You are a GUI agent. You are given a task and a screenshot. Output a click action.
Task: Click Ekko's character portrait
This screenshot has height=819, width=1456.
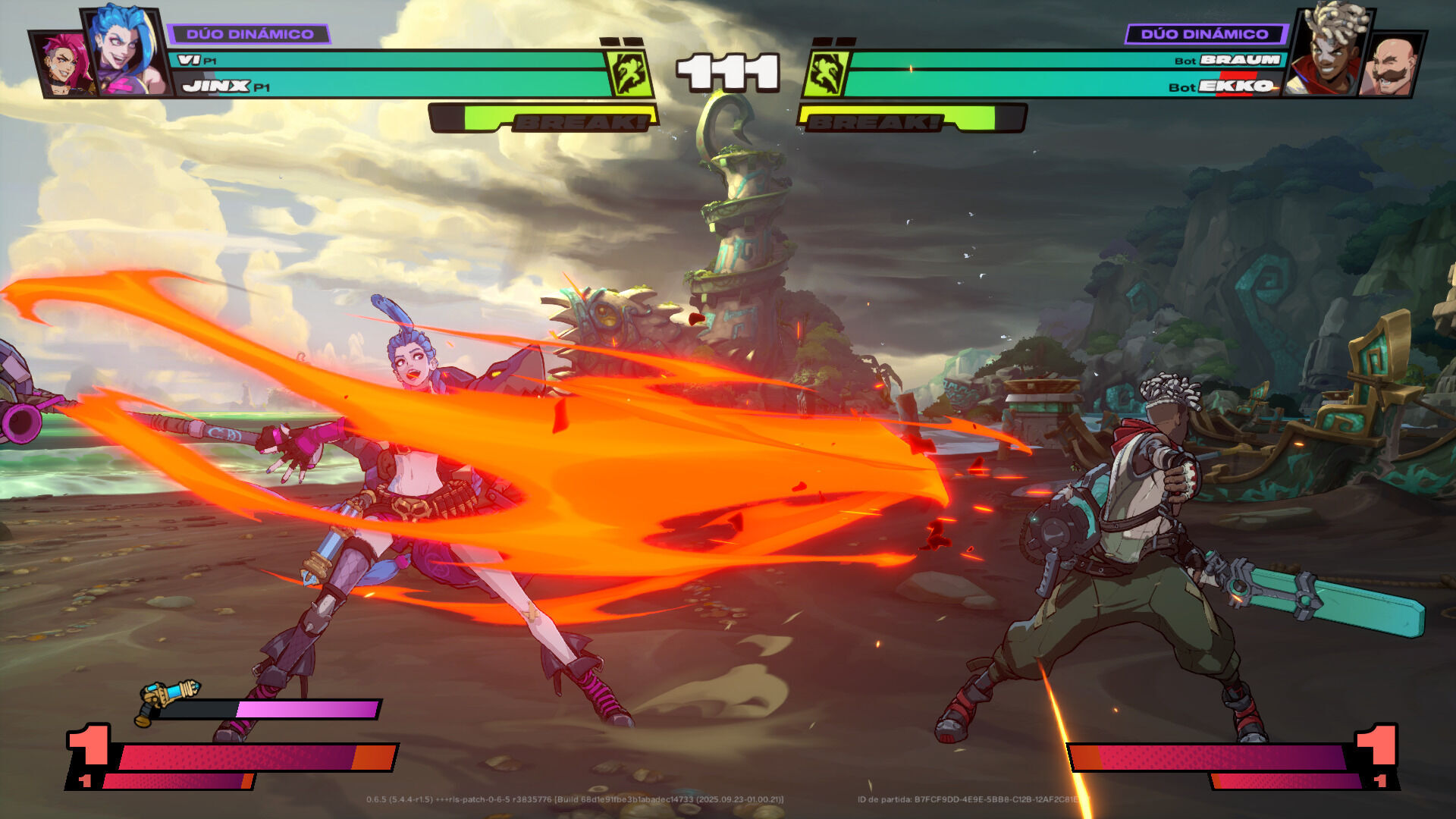click(x=1329, y=52)
